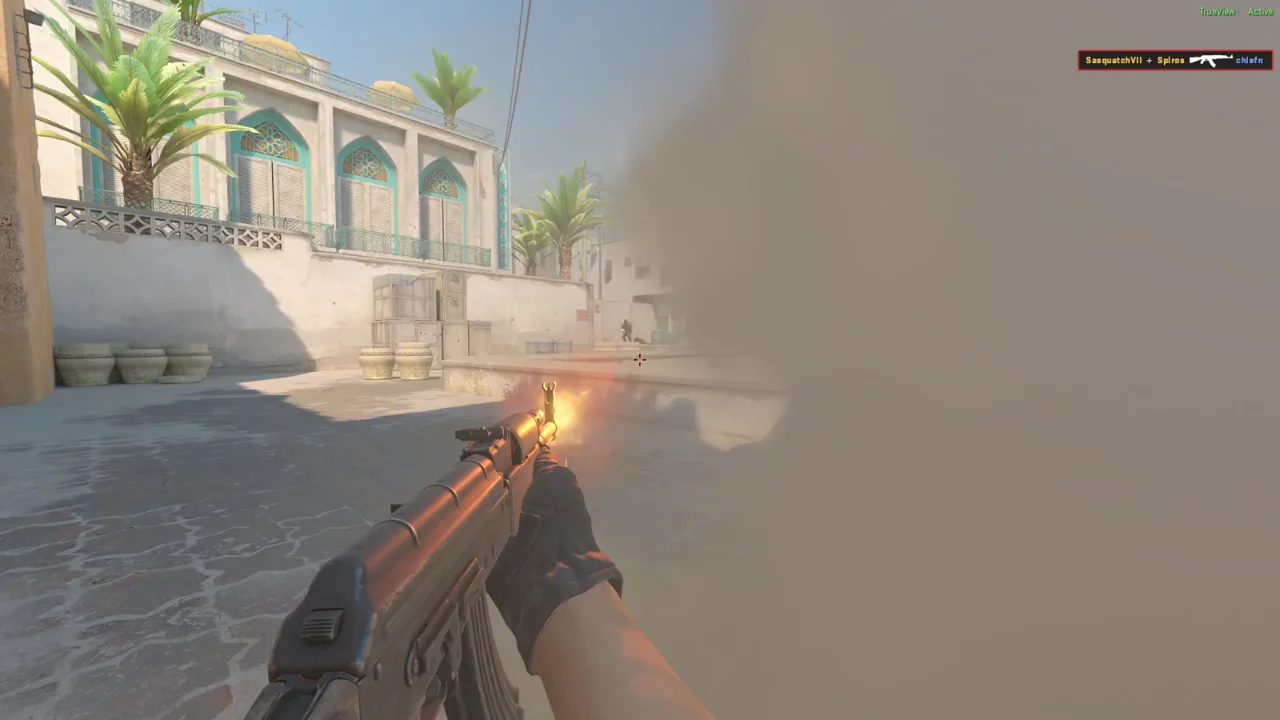Click the AK-47 icon in the kill feed

[1210, 60]
